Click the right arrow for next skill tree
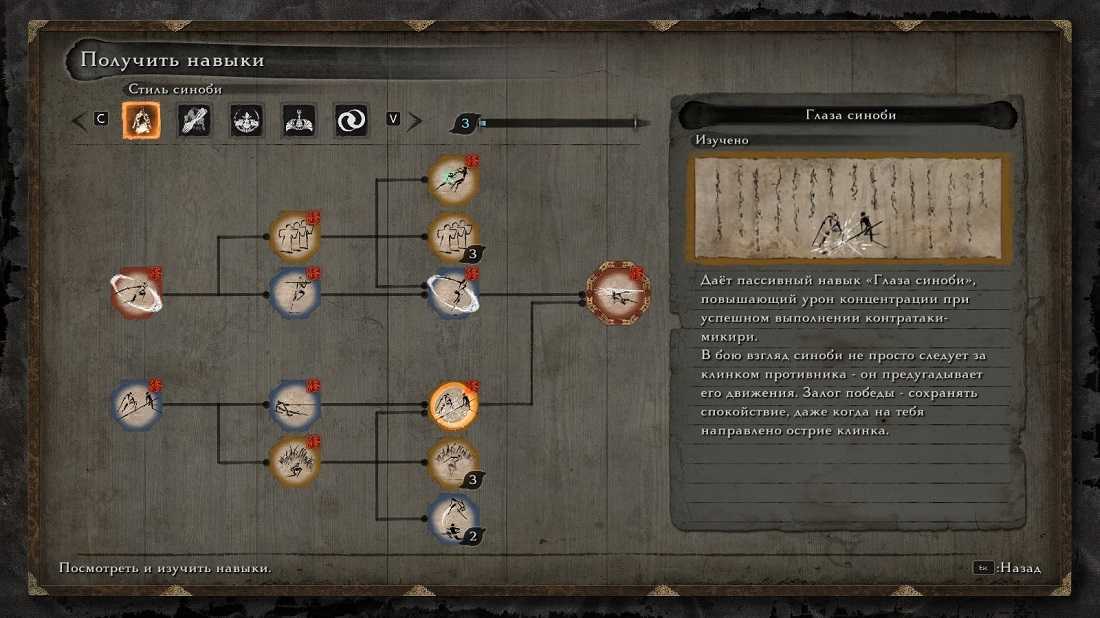This screenshot has height=618, width=1100. tap(414, 121)
